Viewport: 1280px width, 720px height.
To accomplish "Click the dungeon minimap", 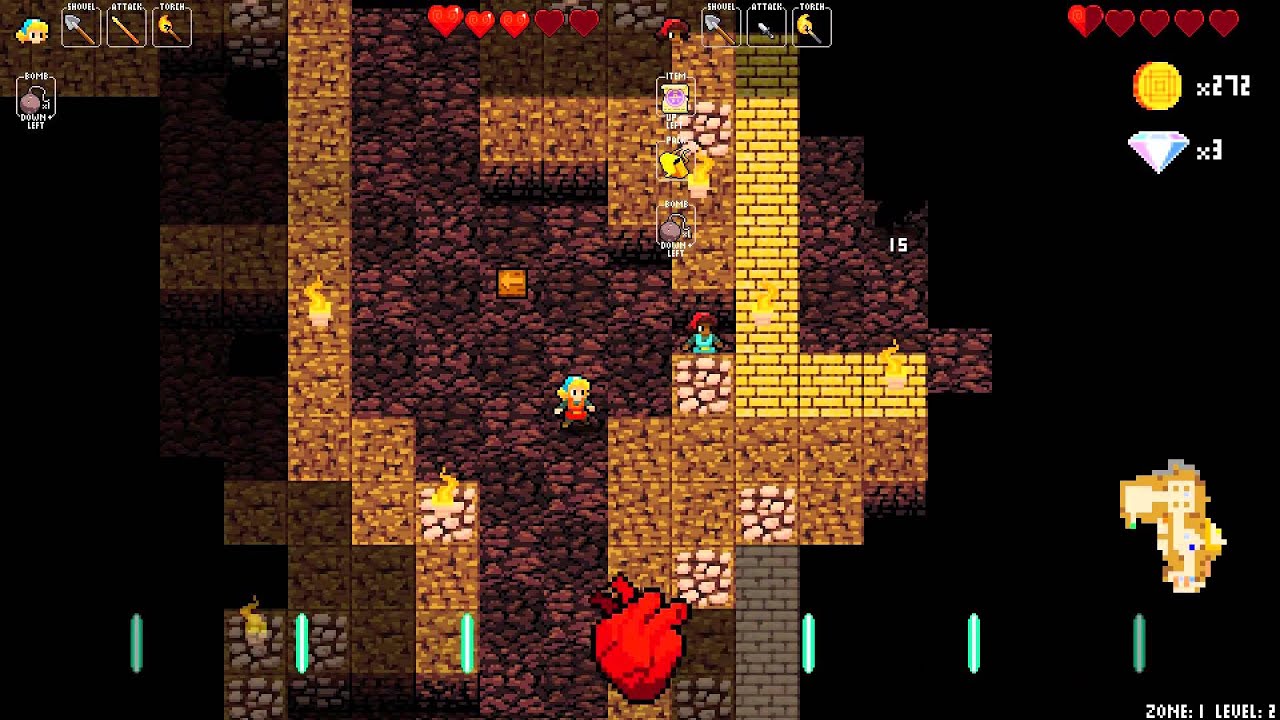I will click(x=1172, y=527).
